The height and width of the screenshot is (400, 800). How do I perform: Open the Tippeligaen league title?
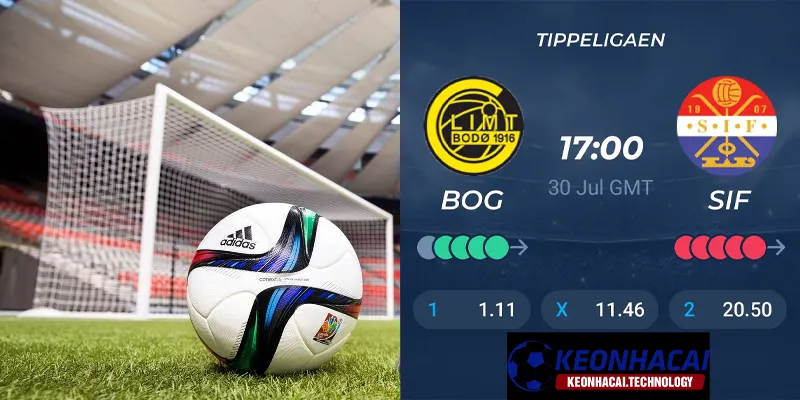(x=600, y=41)
